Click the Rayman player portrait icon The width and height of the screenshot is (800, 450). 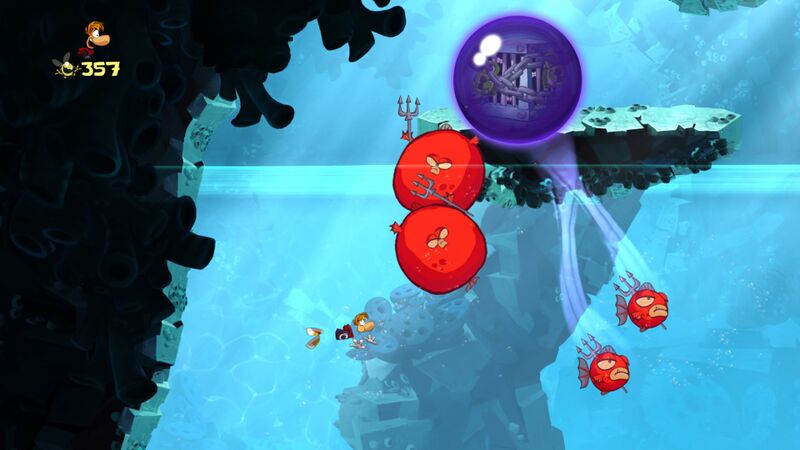click(x=95, y=37)
